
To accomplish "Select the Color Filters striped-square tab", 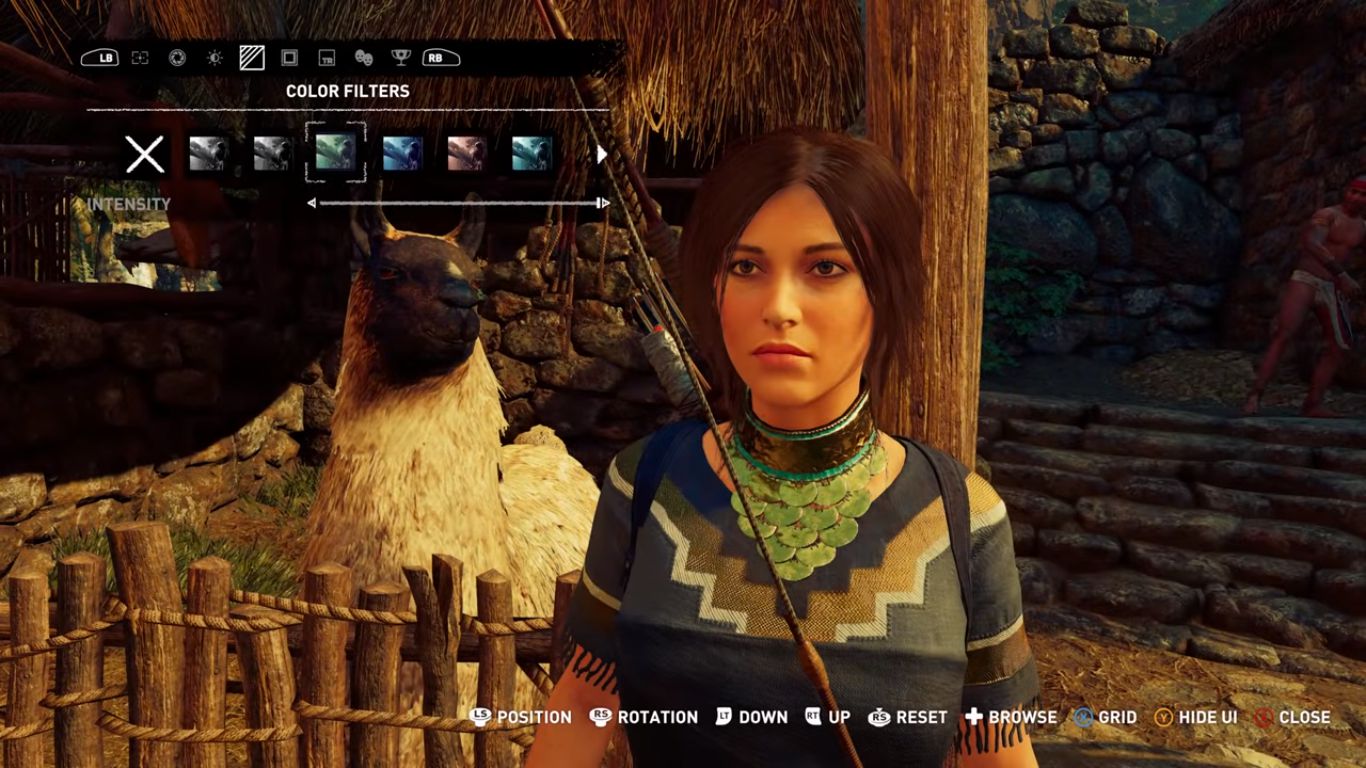I will [x=252, y=58].
